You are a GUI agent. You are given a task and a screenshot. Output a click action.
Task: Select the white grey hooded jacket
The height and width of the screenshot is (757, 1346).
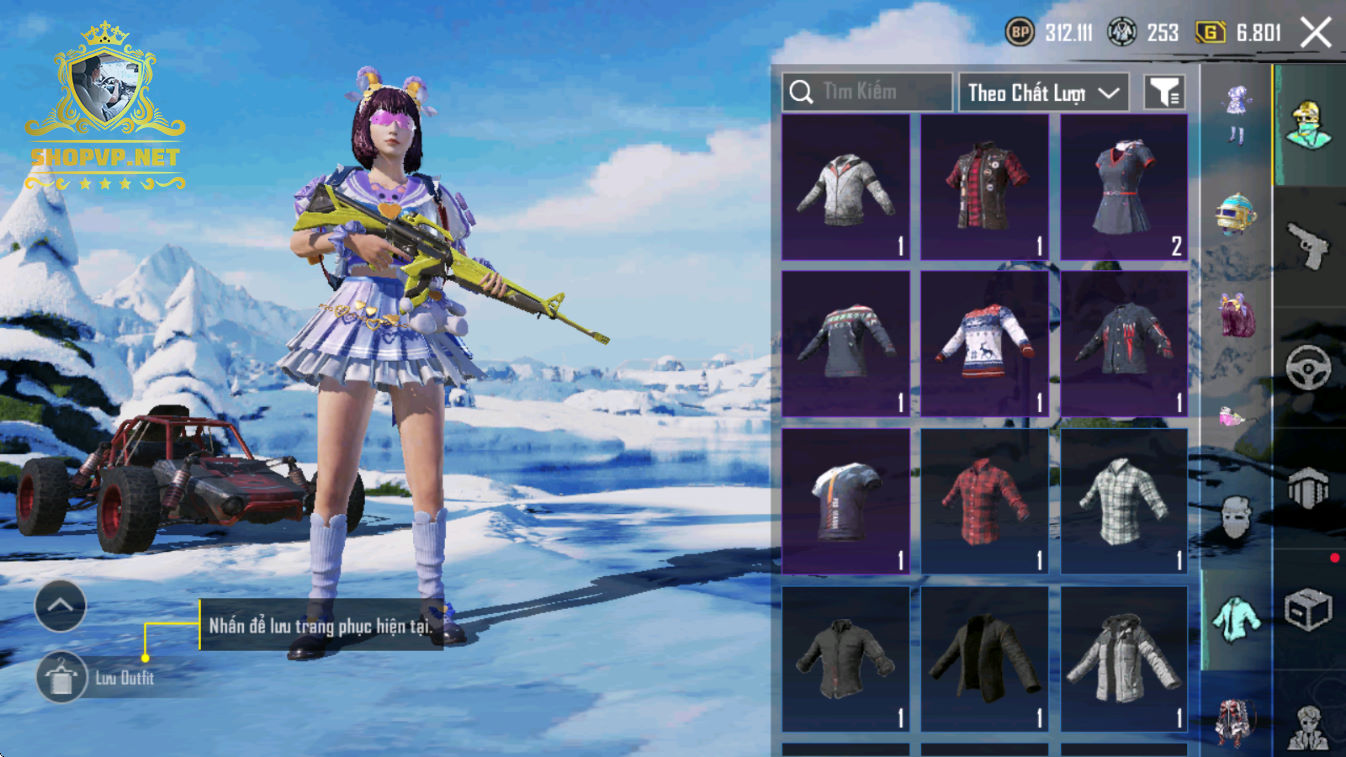click(845, 187)
